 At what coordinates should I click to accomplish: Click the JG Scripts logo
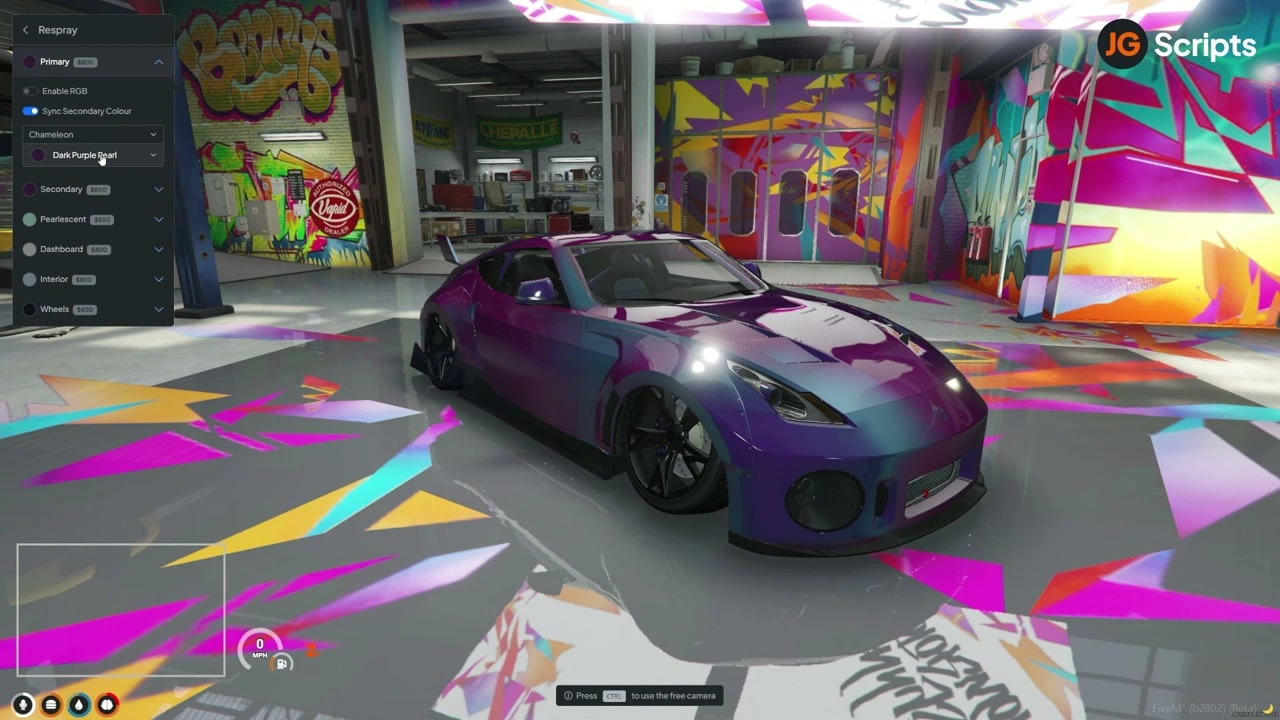(x=1176, y=45)
